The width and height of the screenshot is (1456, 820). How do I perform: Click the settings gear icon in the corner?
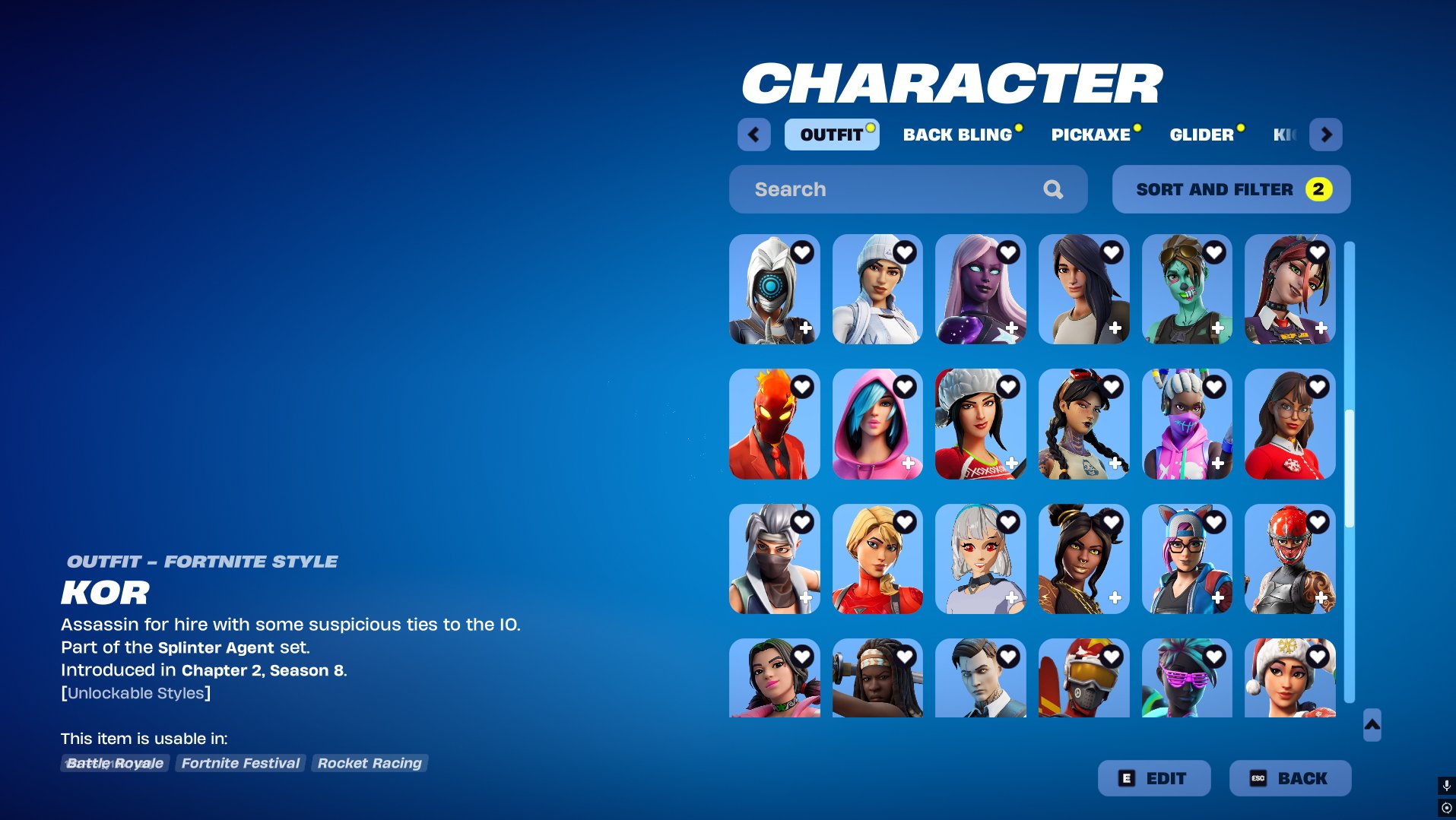(1445, 808)
